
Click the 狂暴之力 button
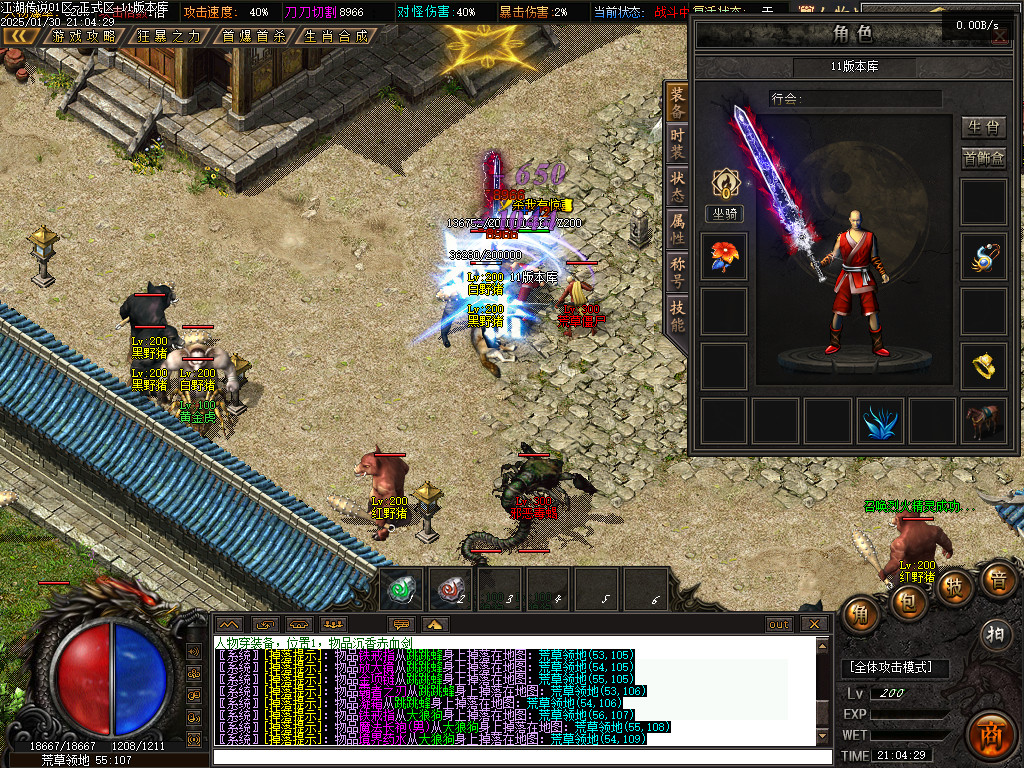[169, 36]
